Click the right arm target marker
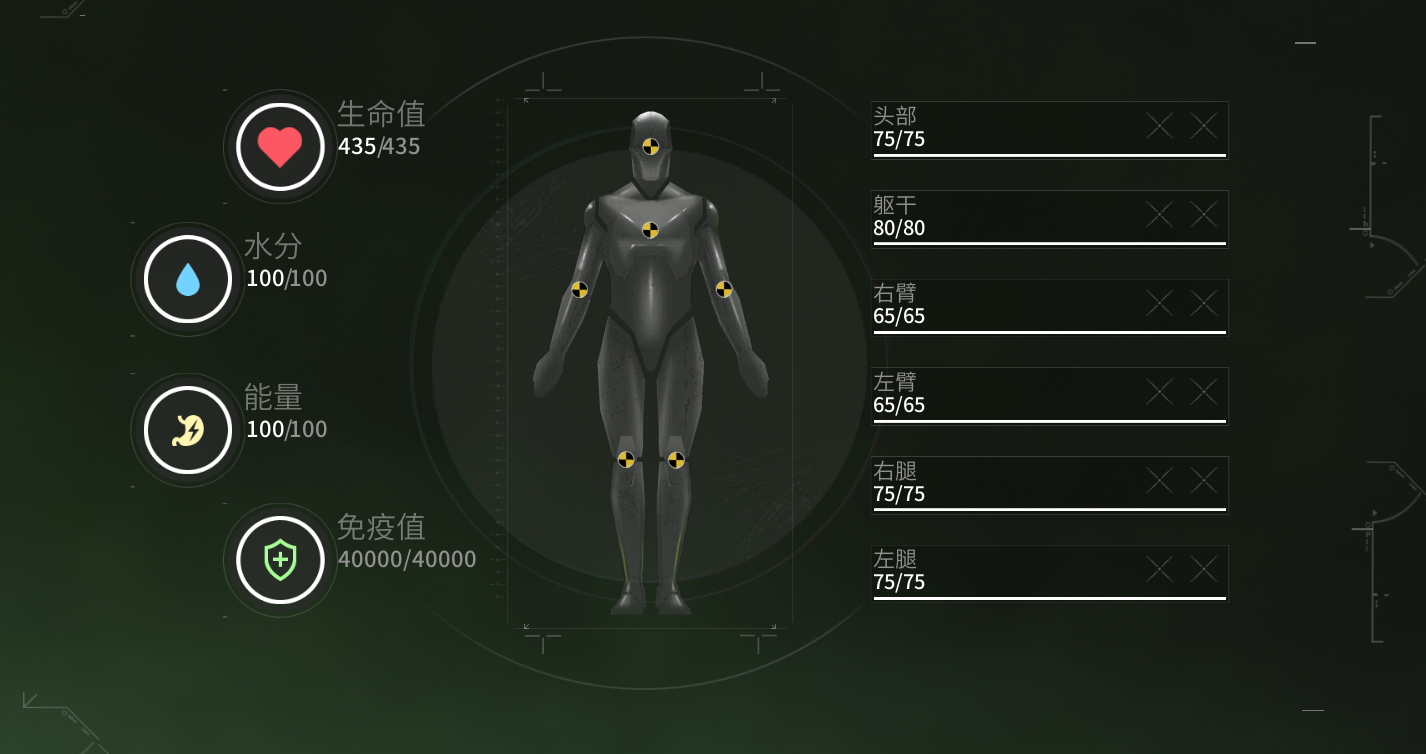 tap(580, 292)
